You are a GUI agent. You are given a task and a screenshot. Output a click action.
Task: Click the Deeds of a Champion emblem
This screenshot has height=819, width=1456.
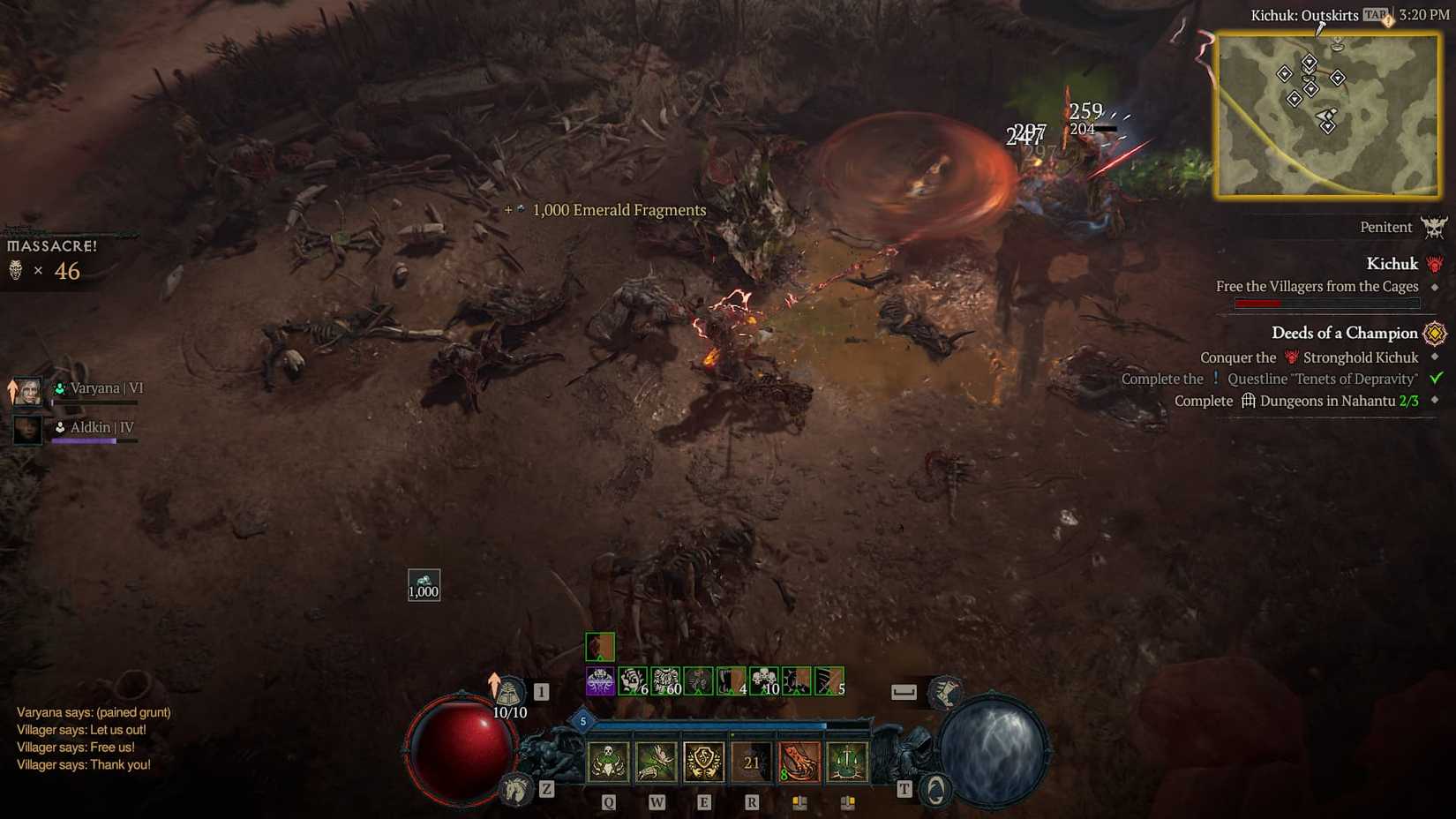(1435, 334)
